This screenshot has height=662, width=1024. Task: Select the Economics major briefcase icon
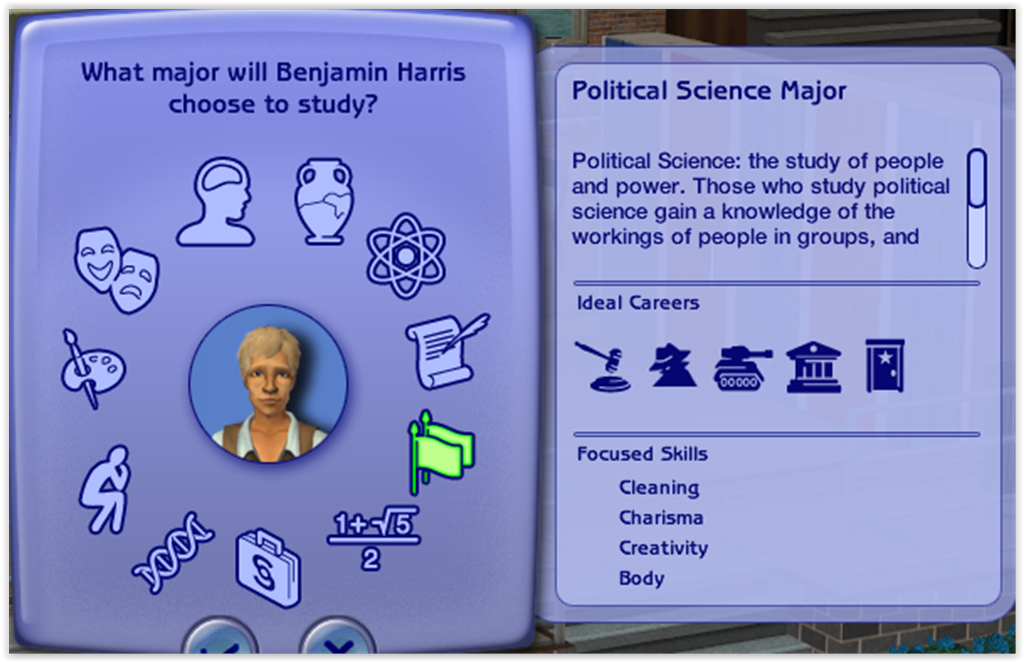pos(268,567)
